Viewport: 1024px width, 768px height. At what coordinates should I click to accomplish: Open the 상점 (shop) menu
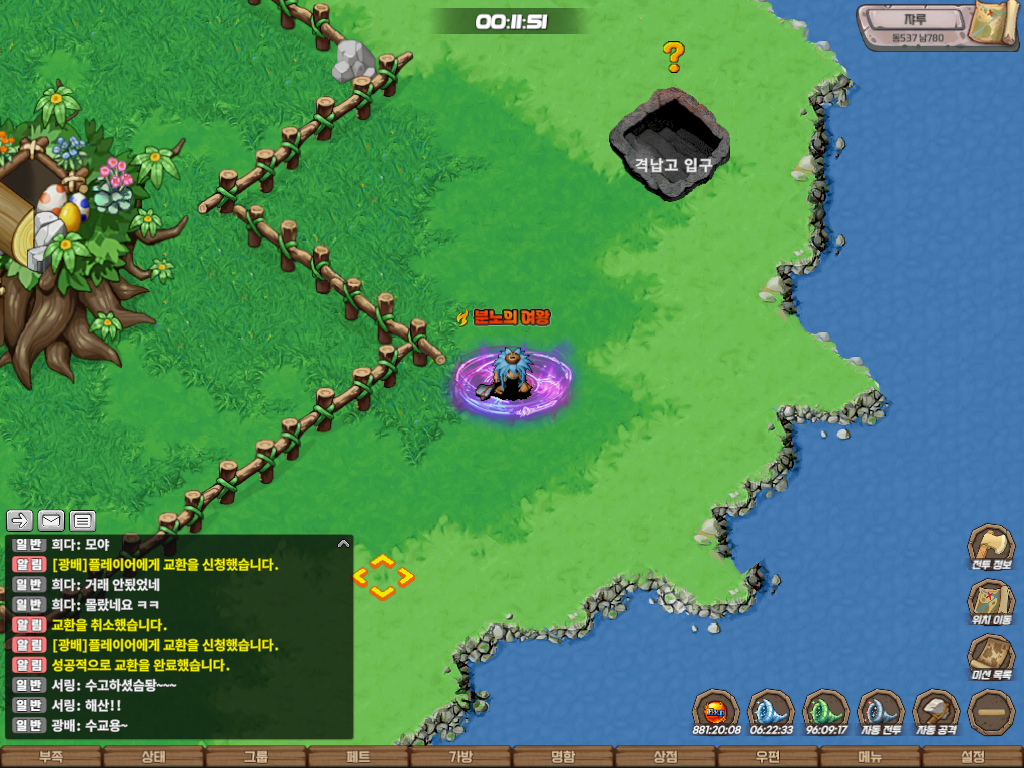tap(665, 757)
